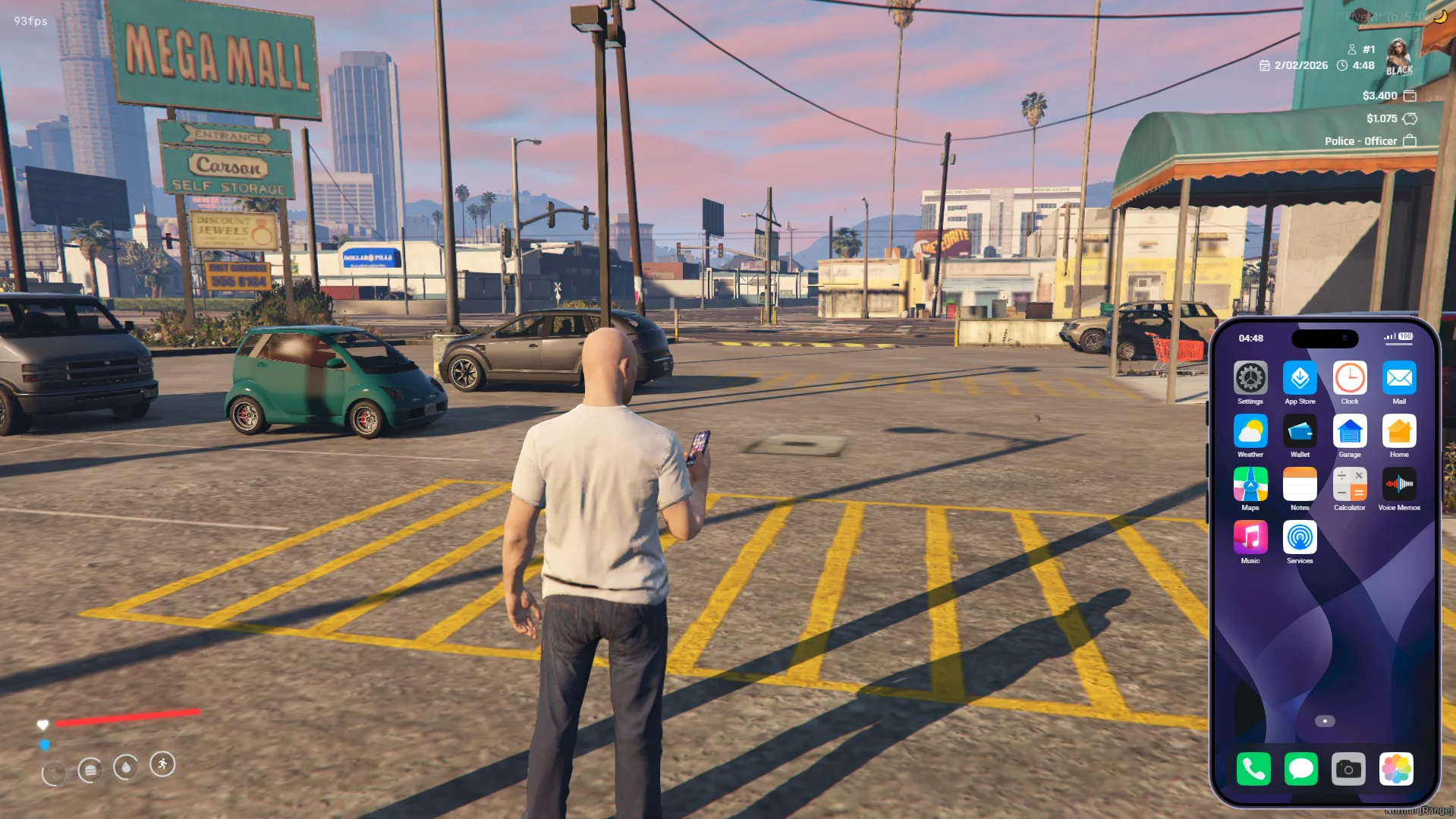Screen dimensions: 1456x819
Task: Open the Photos gallery in the dock
Action: (1396, 769)
